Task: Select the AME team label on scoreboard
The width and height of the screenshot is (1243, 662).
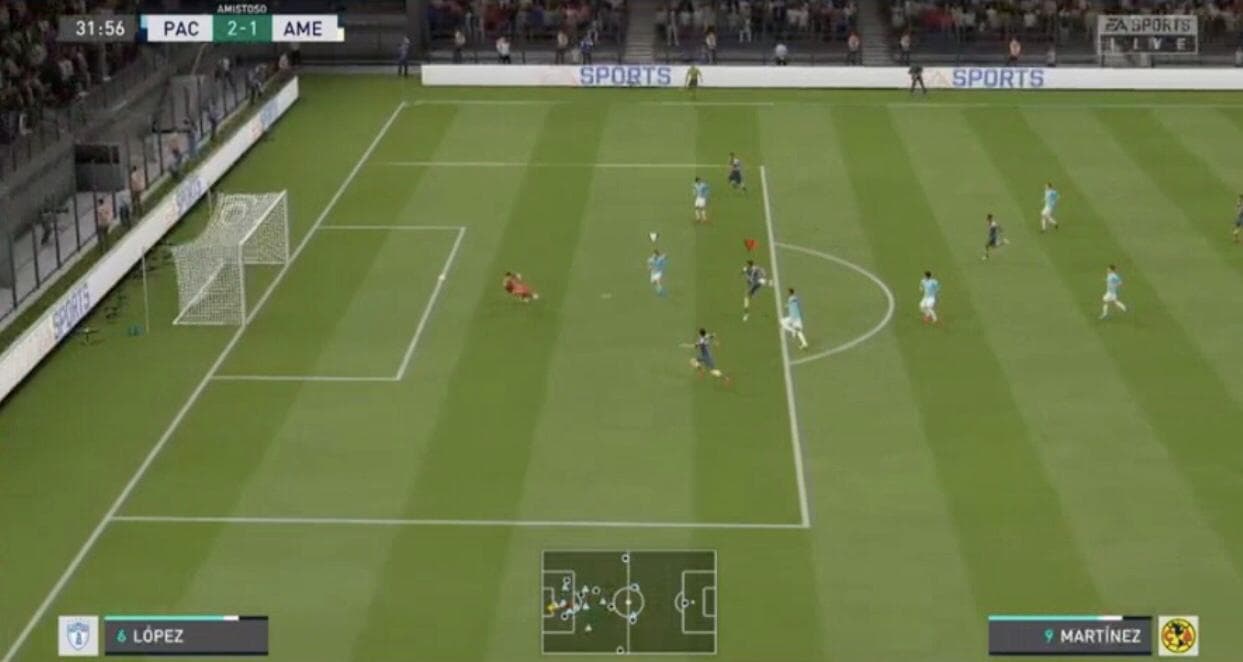Action: pos(303,28)
